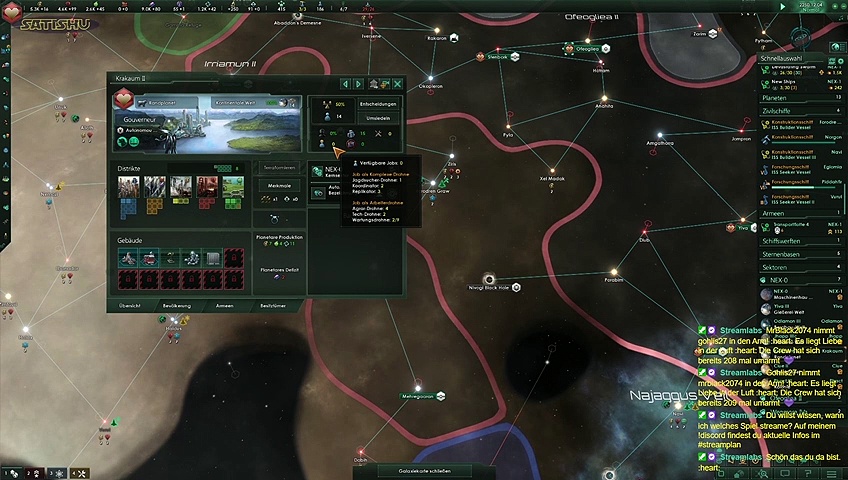Open the Entscheidungen planet decisions
The width and height of the screenshot is (848, 480).
coord(380,104)
